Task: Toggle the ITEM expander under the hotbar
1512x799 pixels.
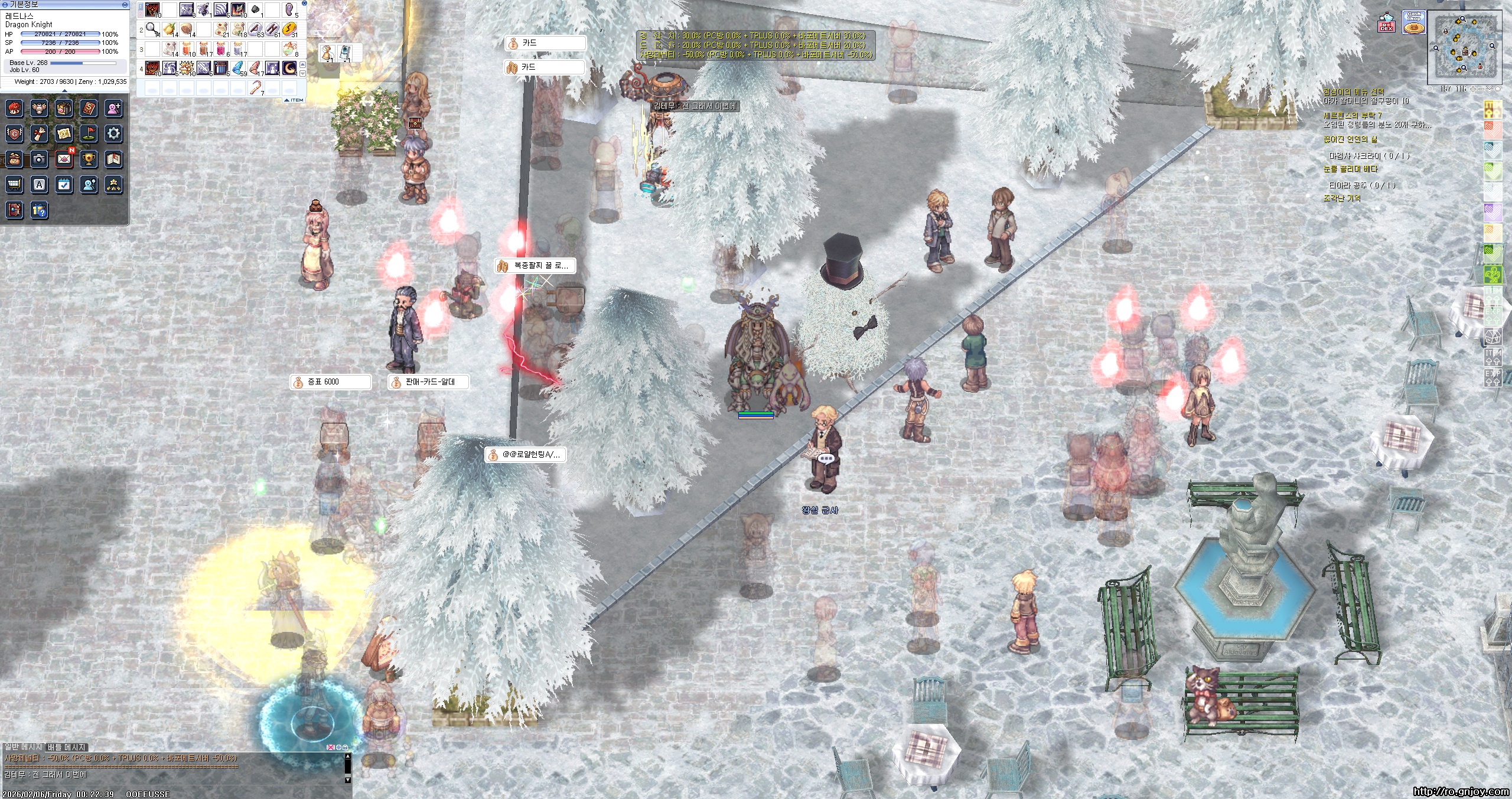Action: [295, 100]
